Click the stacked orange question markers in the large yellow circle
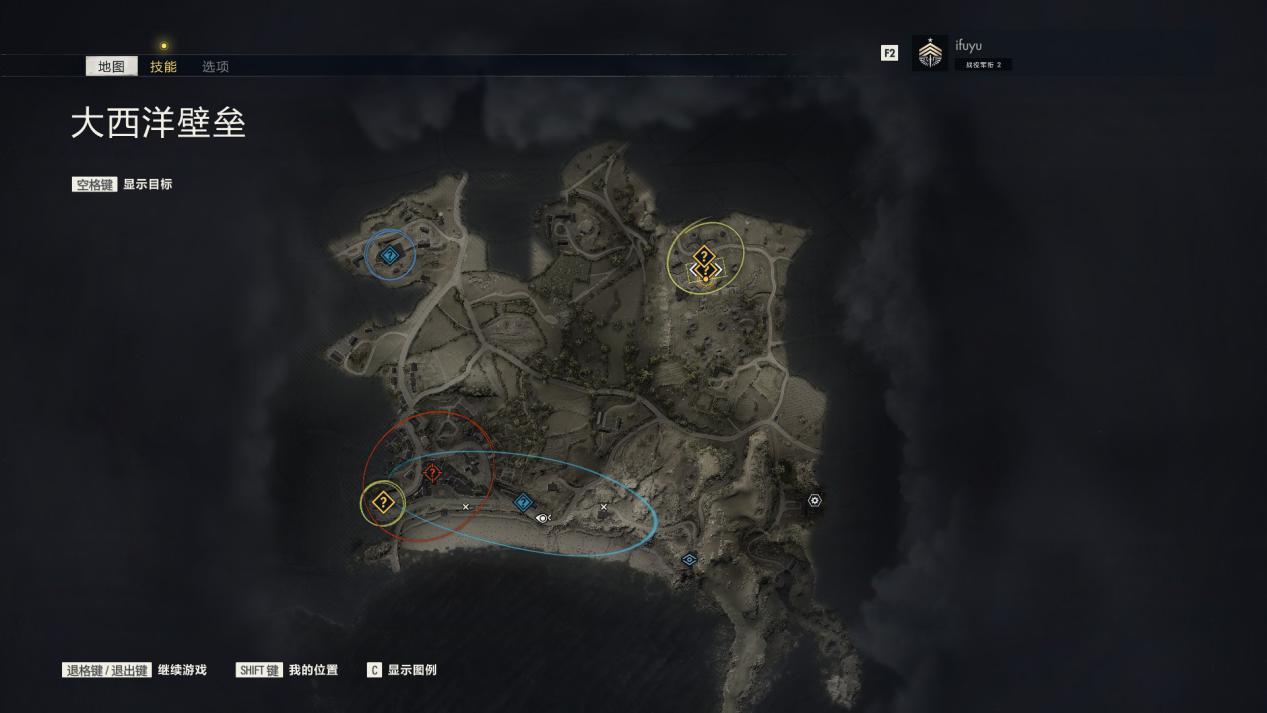This screenshot has height=713, width=1267. (705, 264)
